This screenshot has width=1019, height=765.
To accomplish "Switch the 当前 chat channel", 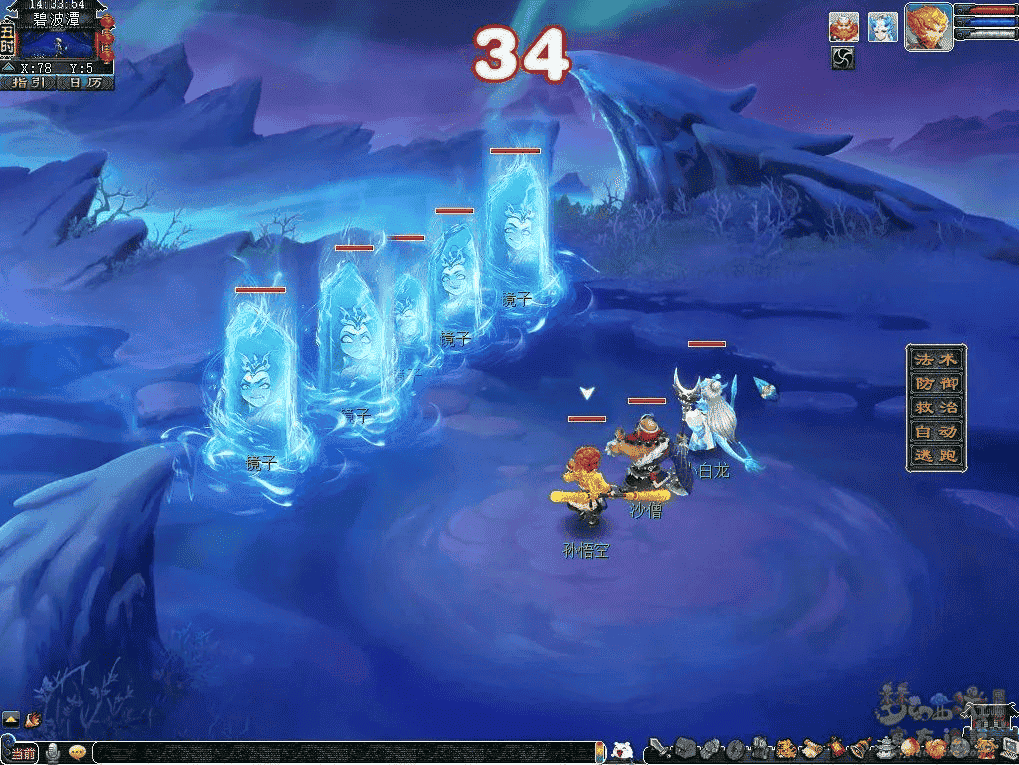I will [x=20, y=752].
